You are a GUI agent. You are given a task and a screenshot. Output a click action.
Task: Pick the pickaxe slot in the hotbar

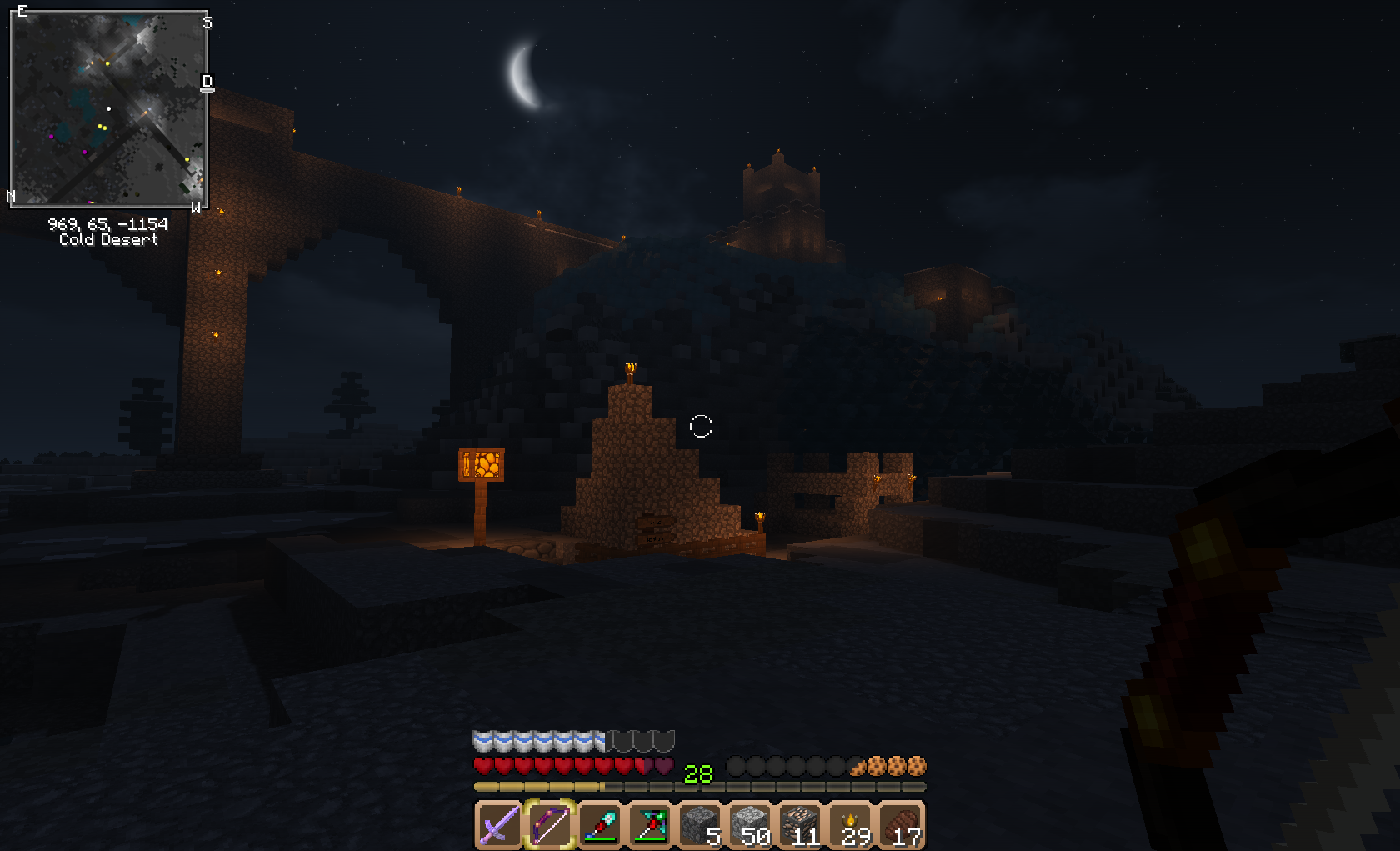[650, 825]
